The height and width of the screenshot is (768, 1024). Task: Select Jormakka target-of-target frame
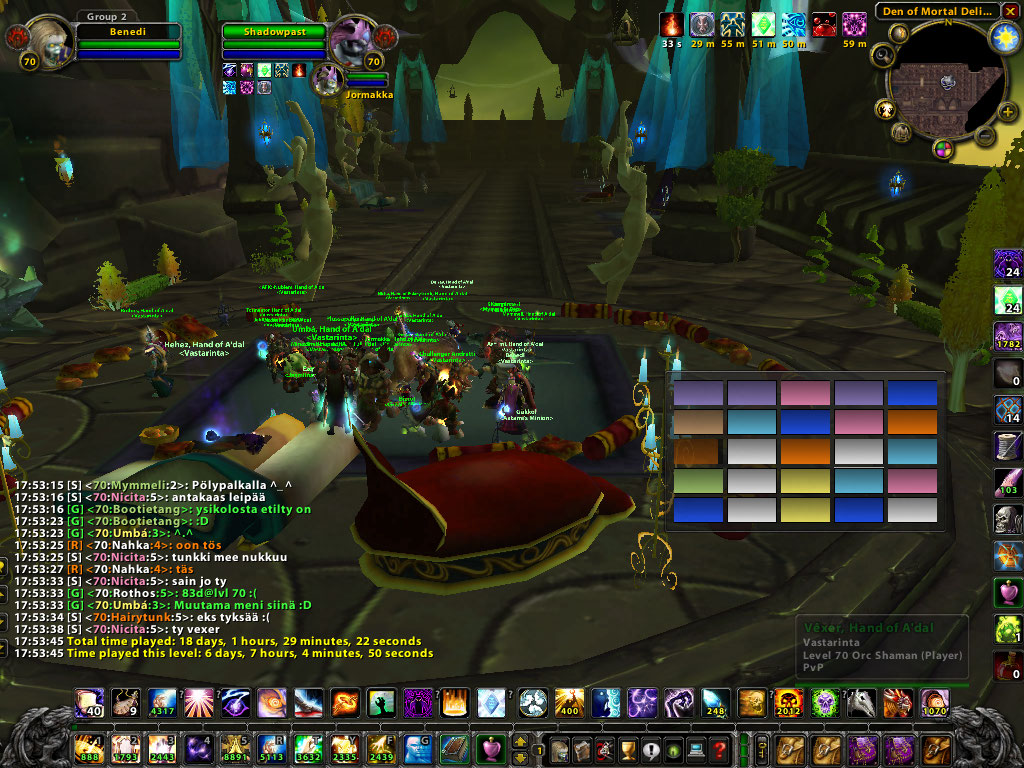[x=328, y=80]
